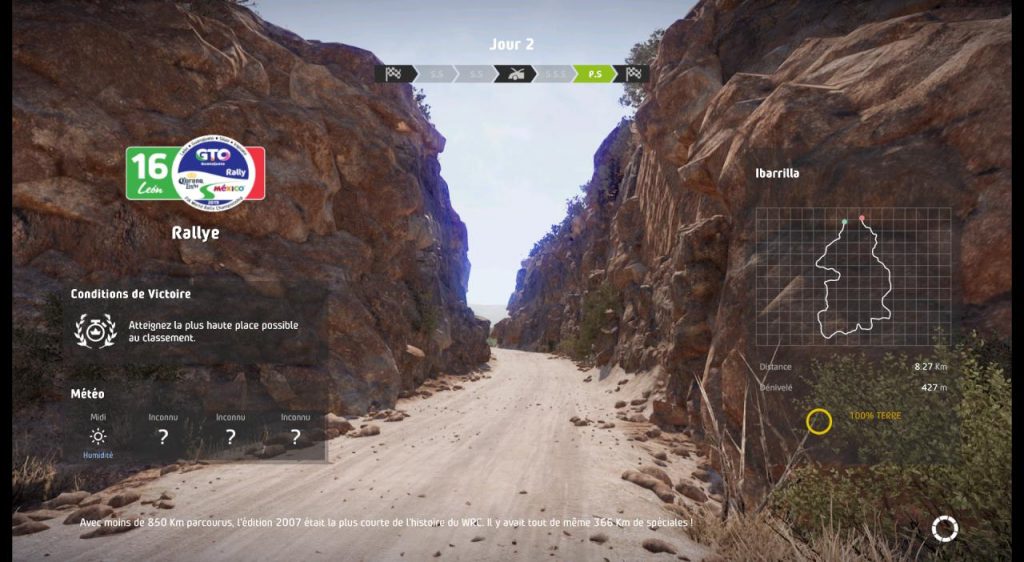Select the green P.S stage marker
Screen dimensions: 1024x562
[x=594, y=73]
